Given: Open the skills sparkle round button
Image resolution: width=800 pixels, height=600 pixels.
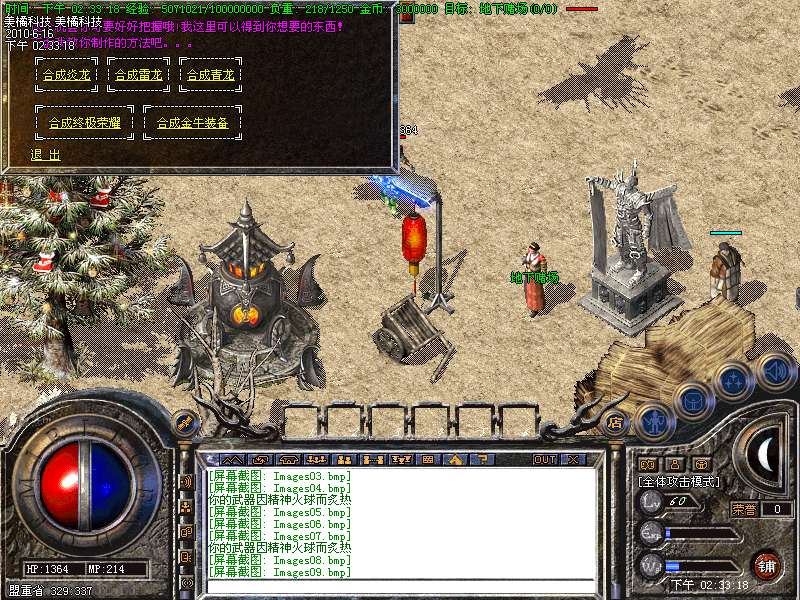Looking at the screenshot, I should point(733,381).
